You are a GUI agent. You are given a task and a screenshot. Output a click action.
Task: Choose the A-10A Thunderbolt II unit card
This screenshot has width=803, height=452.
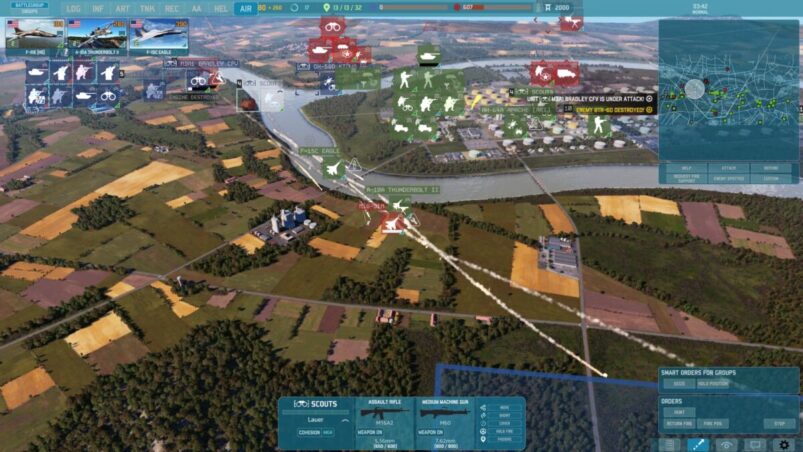click(95, 34)
